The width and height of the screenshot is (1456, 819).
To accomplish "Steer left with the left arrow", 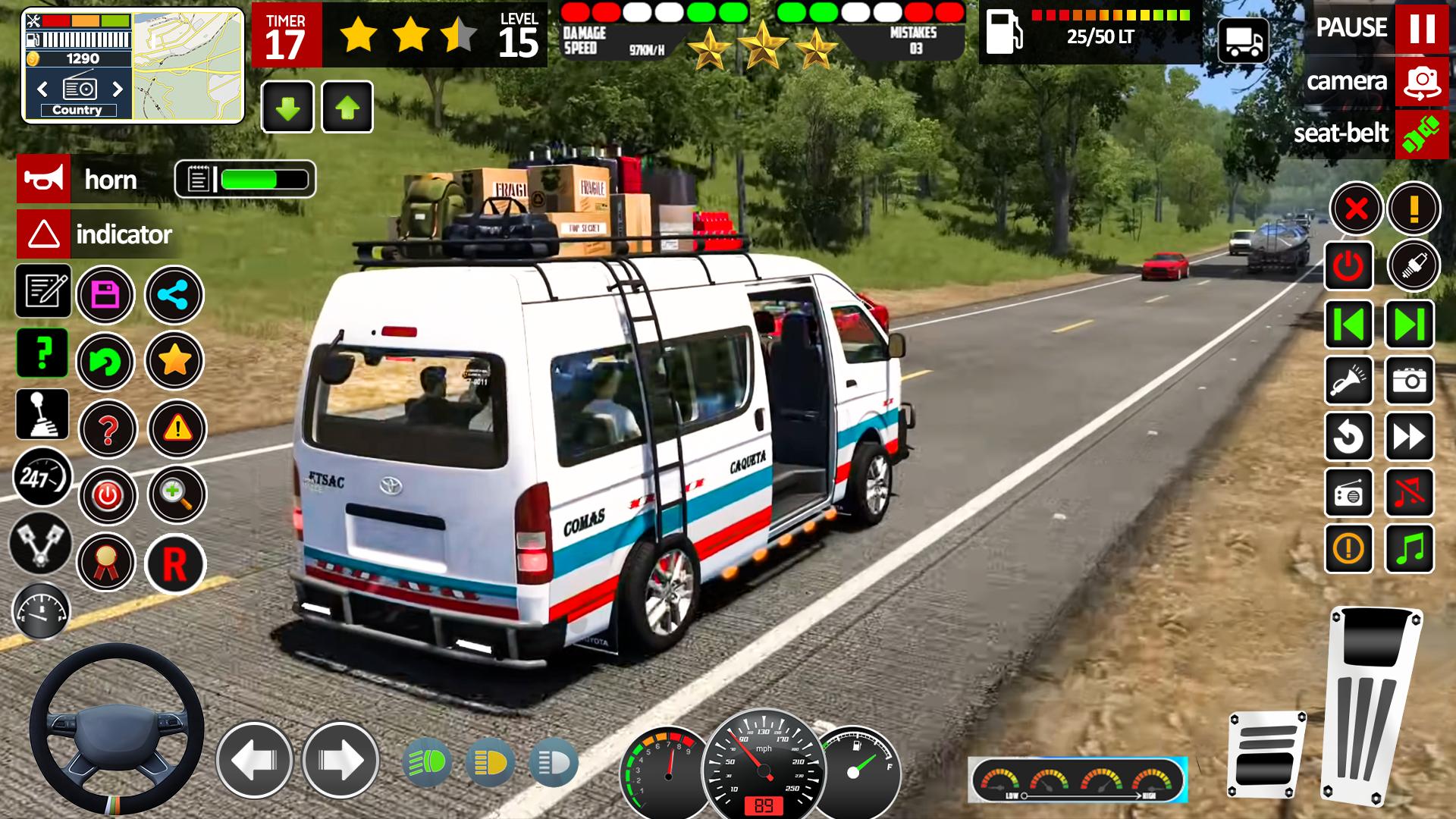I will [254, 760].
